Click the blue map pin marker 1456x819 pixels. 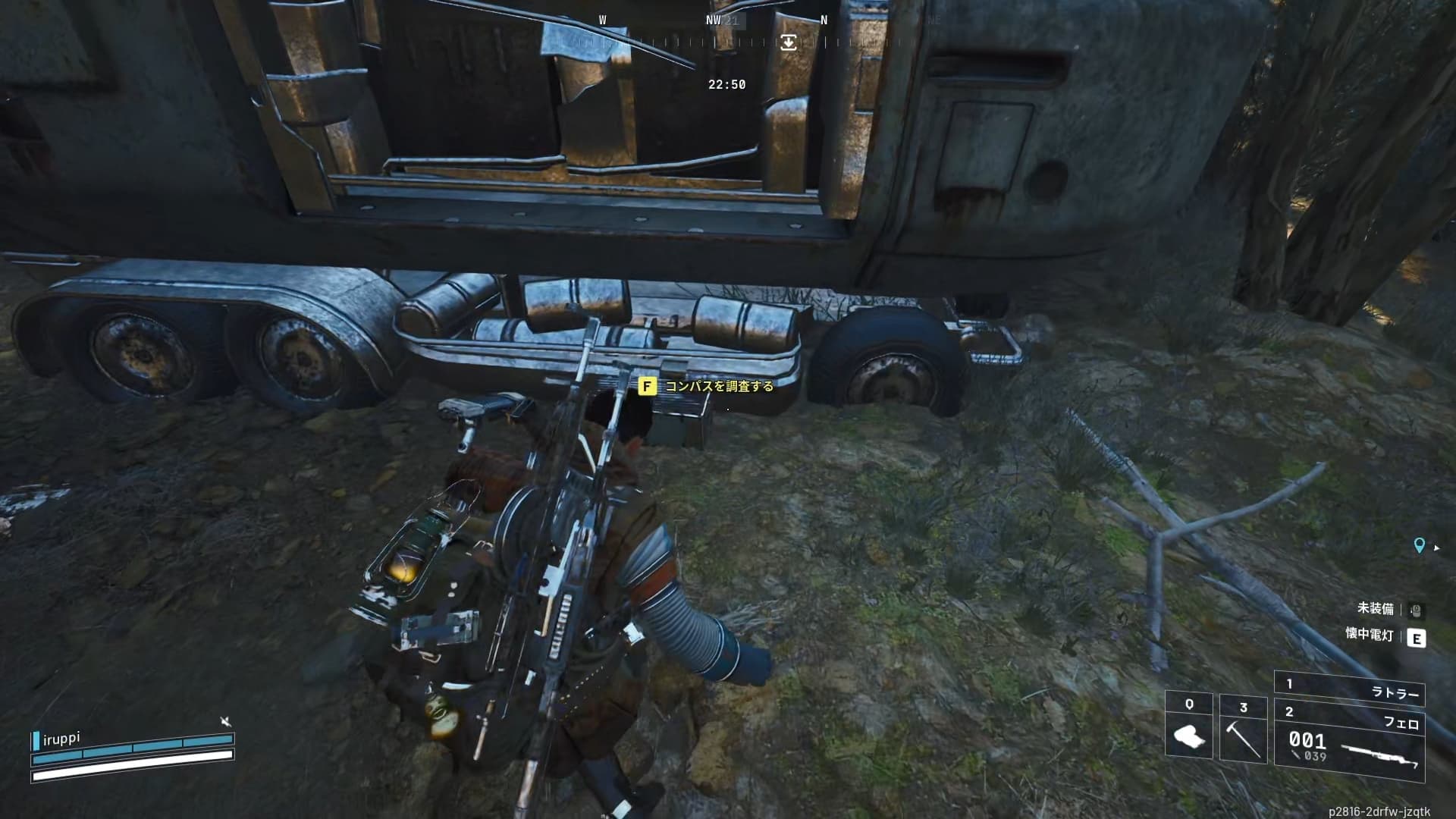1420,545
